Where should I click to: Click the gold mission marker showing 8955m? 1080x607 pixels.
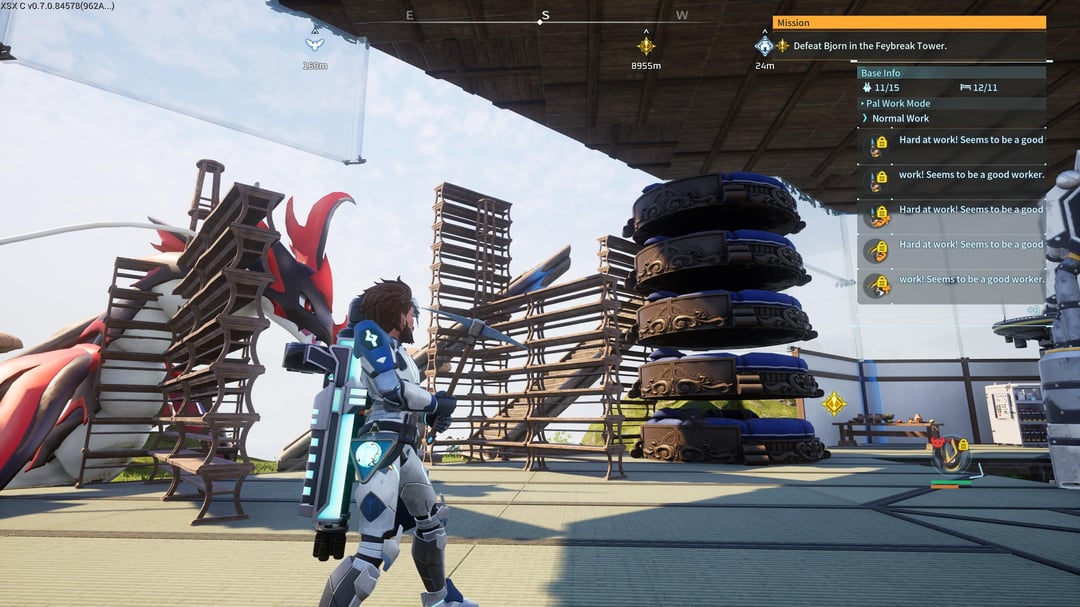pyautogui.click(x=646, y=46)
